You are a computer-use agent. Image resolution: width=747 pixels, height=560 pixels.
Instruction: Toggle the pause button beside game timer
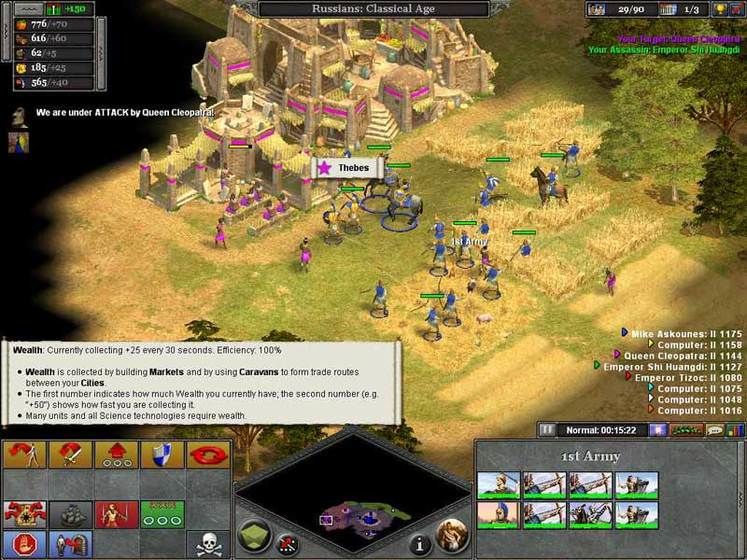pos(547,430)
